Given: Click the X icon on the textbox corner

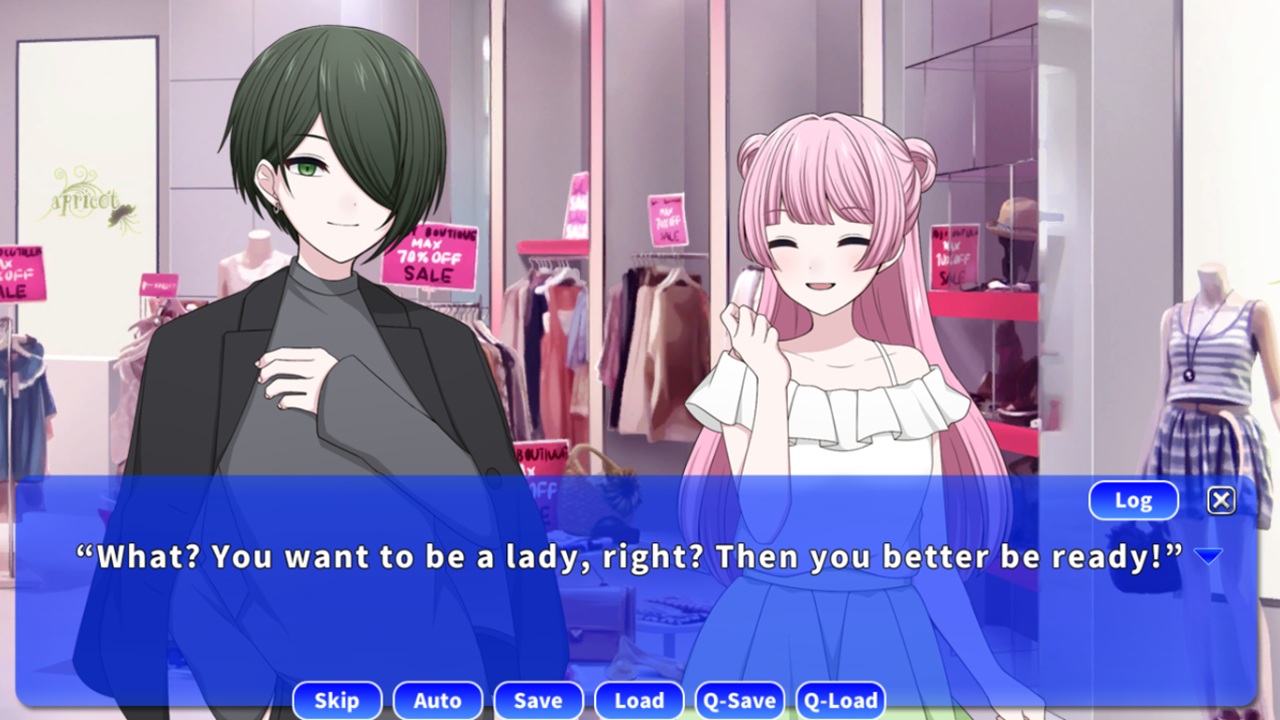Looking at the screenshot, I should (x=1221, y=500).
